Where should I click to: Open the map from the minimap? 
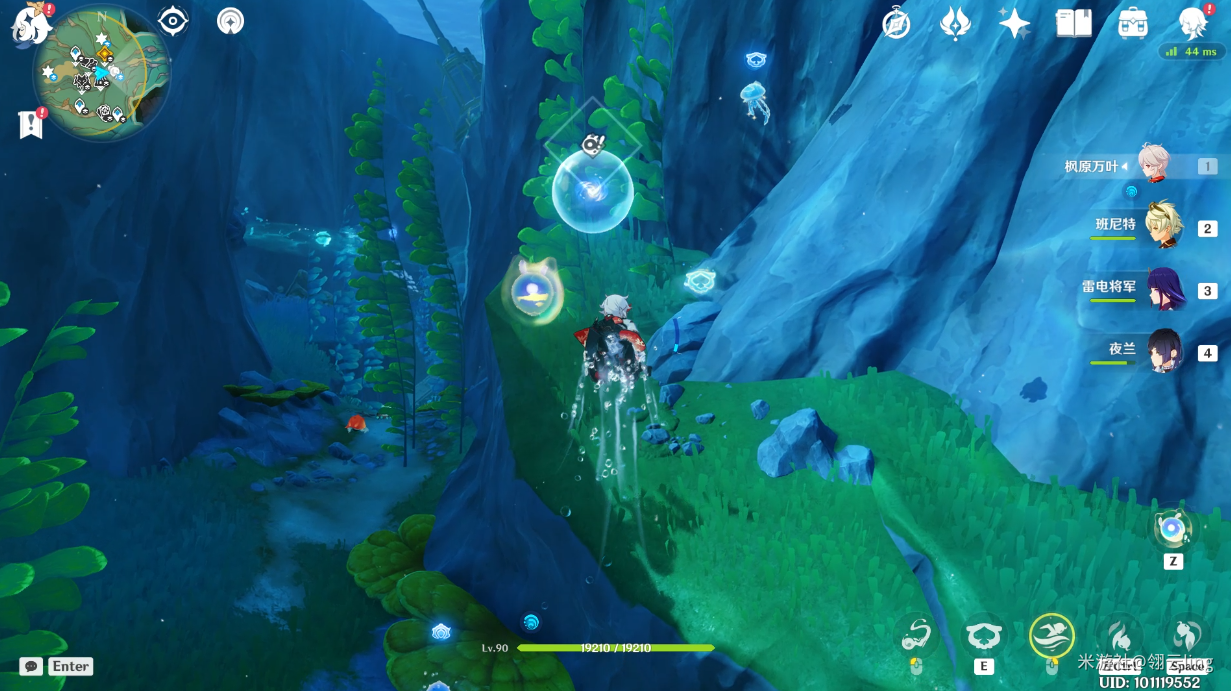[101, 72]
